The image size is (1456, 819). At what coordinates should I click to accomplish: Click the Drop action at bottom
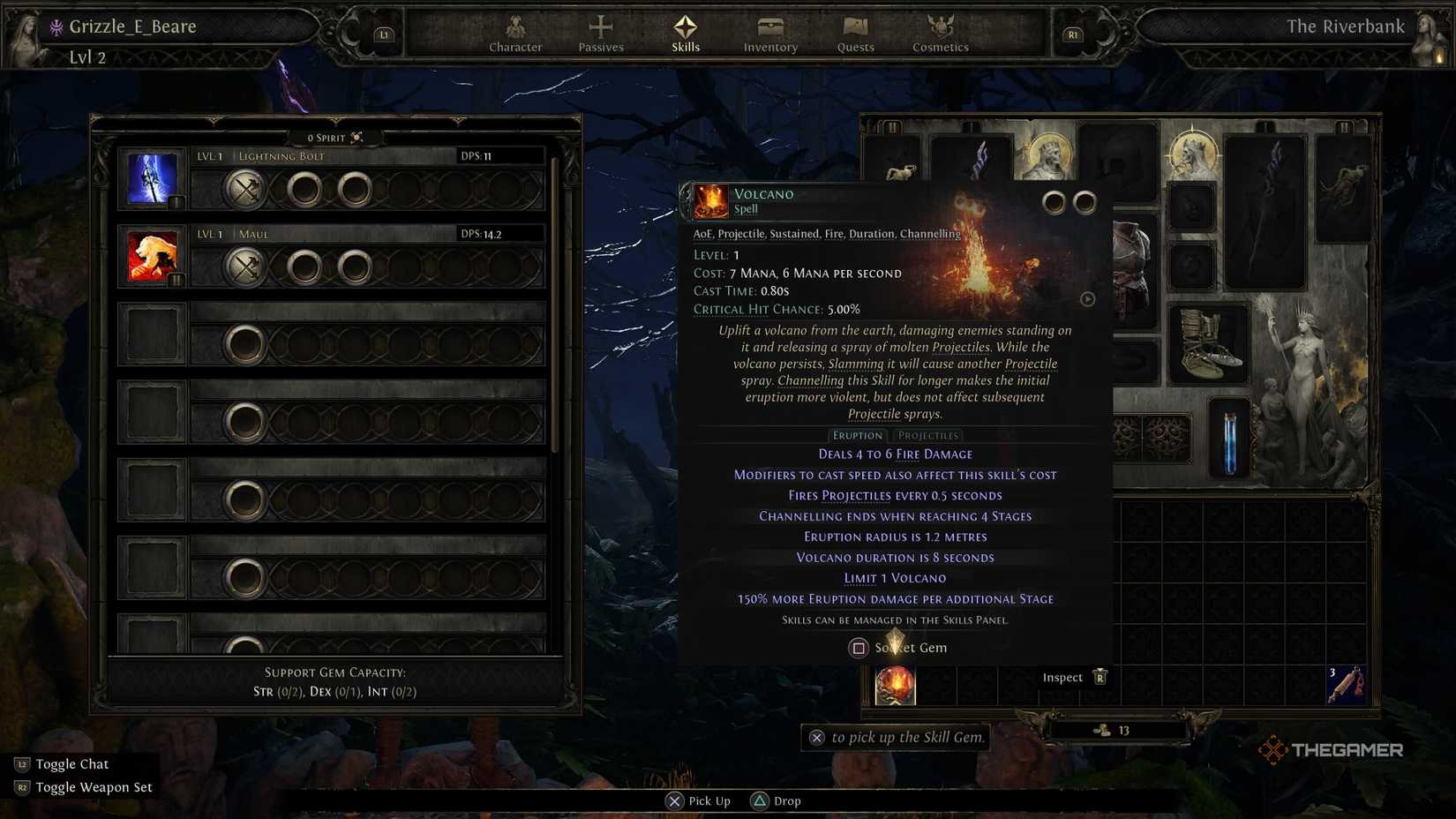click(x=775, y=800)
